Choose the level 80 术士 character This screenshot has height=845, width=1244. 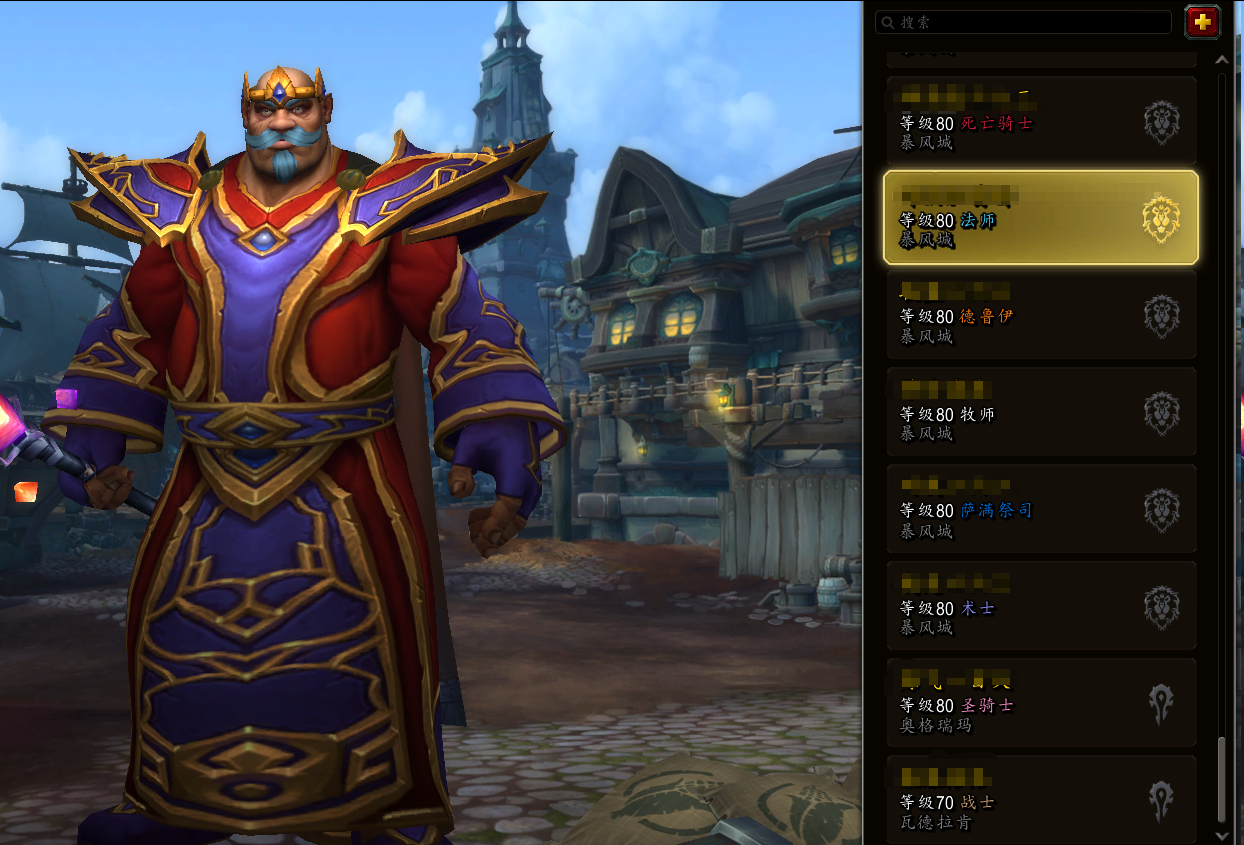[x=1040, y=606]
